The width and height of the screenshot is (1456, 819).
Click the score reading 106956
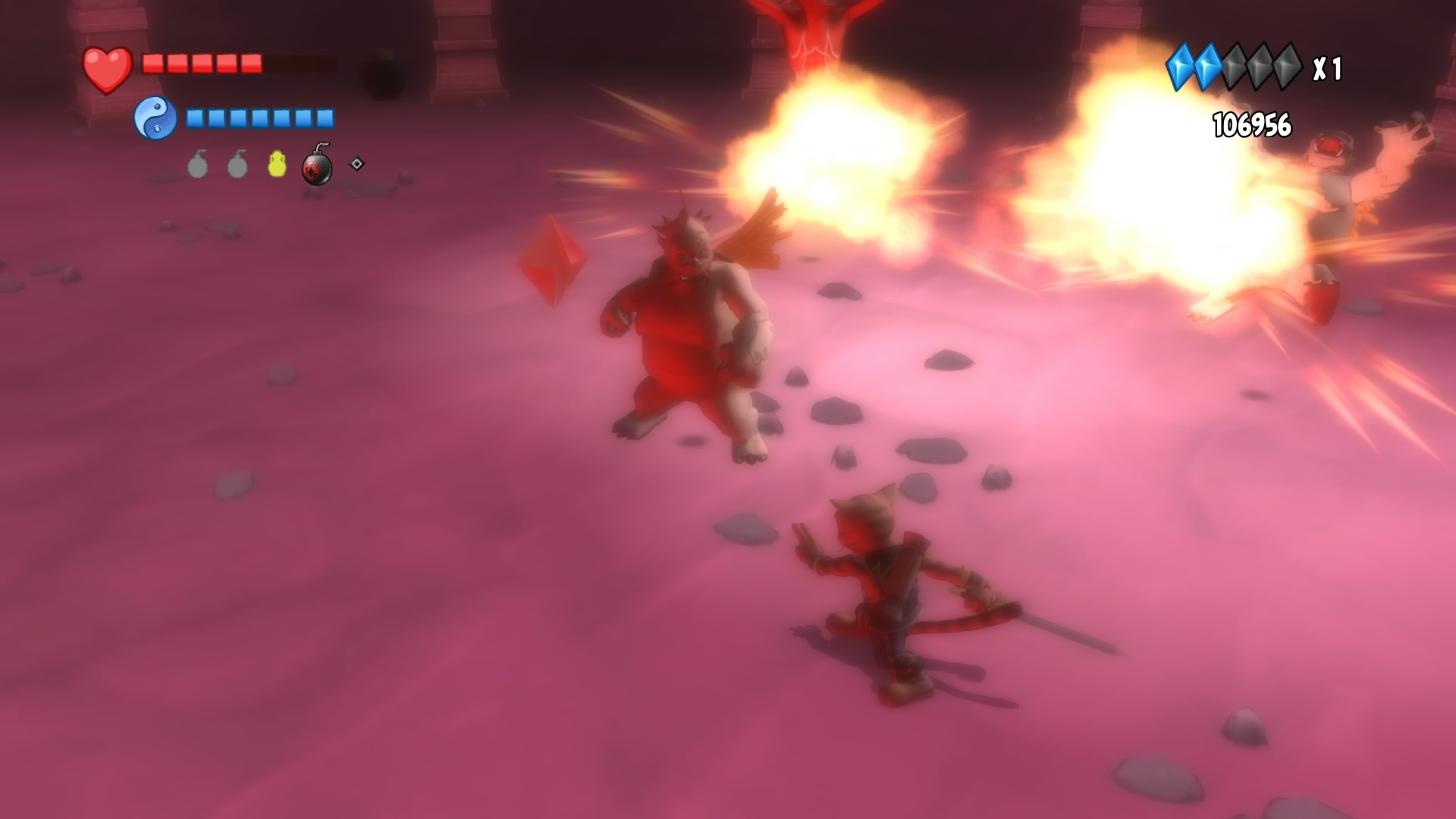(1251, 124)
